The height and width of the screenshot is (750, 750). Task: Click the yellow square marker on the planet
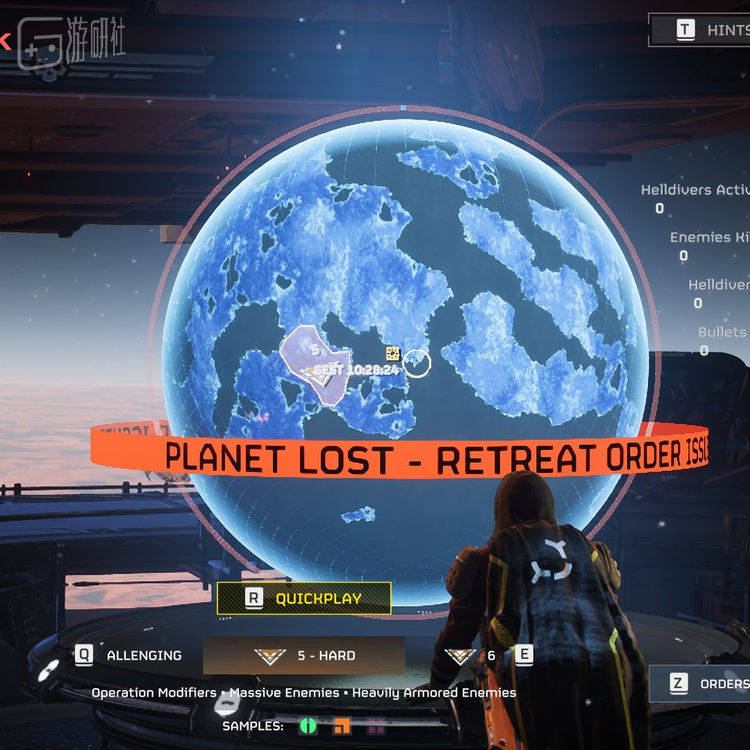pos(393,353)
